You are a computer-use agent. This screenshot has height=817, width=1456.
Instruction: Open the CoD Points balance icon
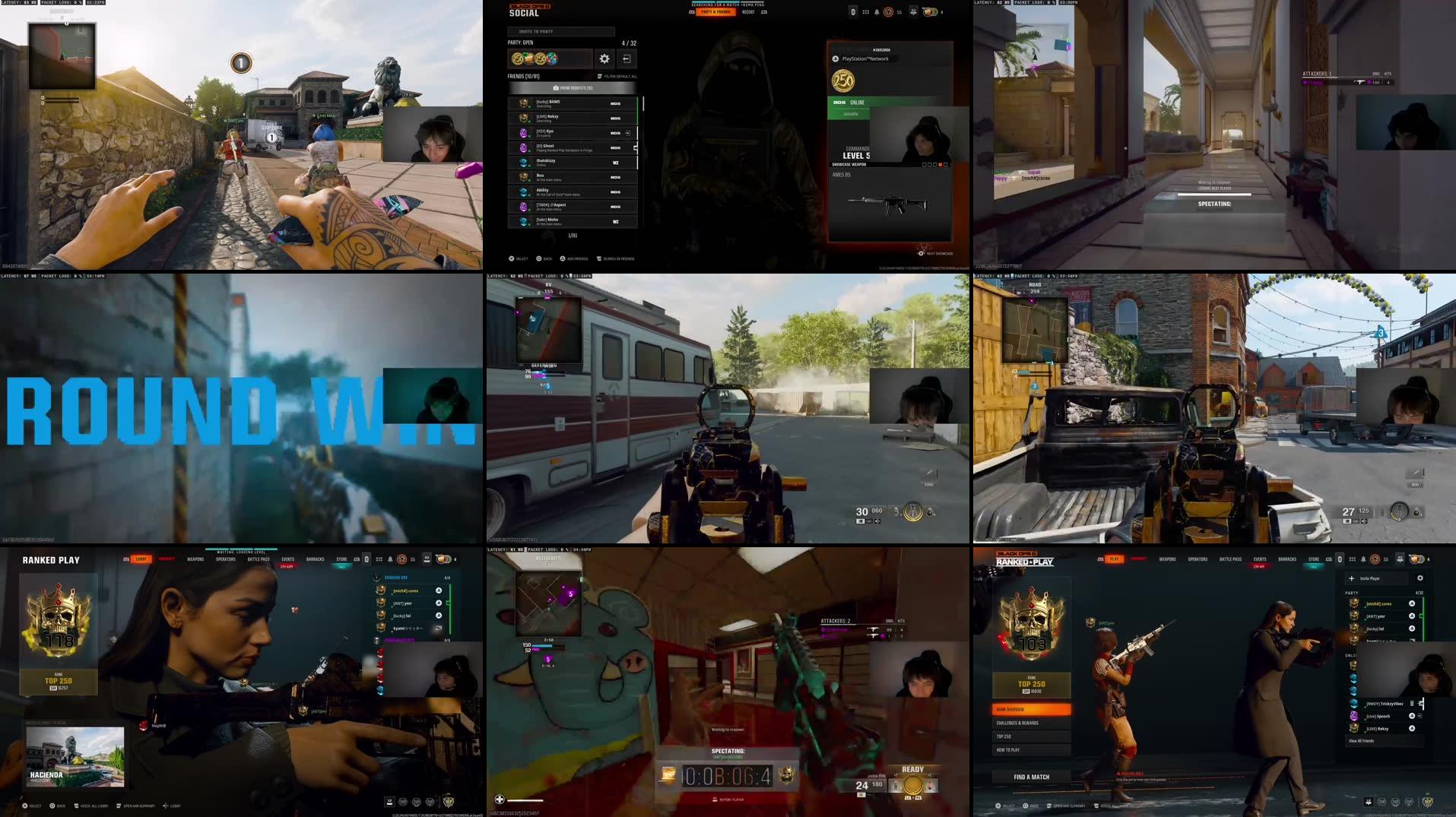point(928,10)
